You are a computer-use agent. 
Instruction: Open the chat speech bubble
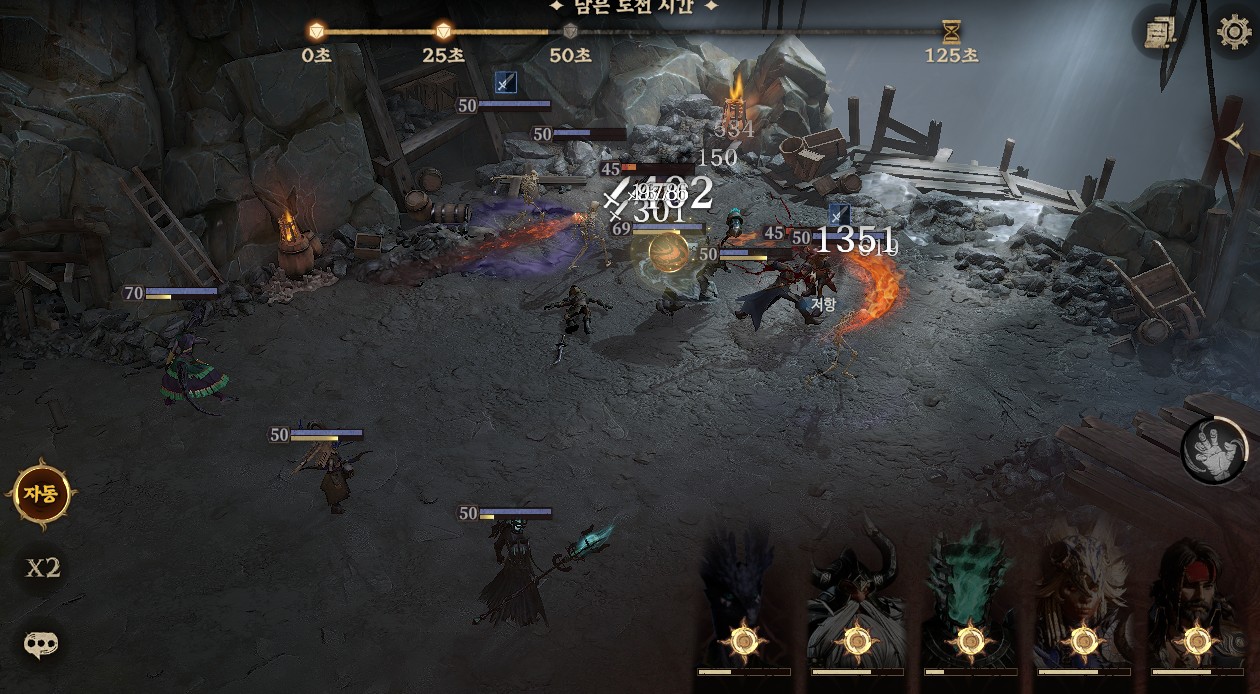(x=41, y=644)
